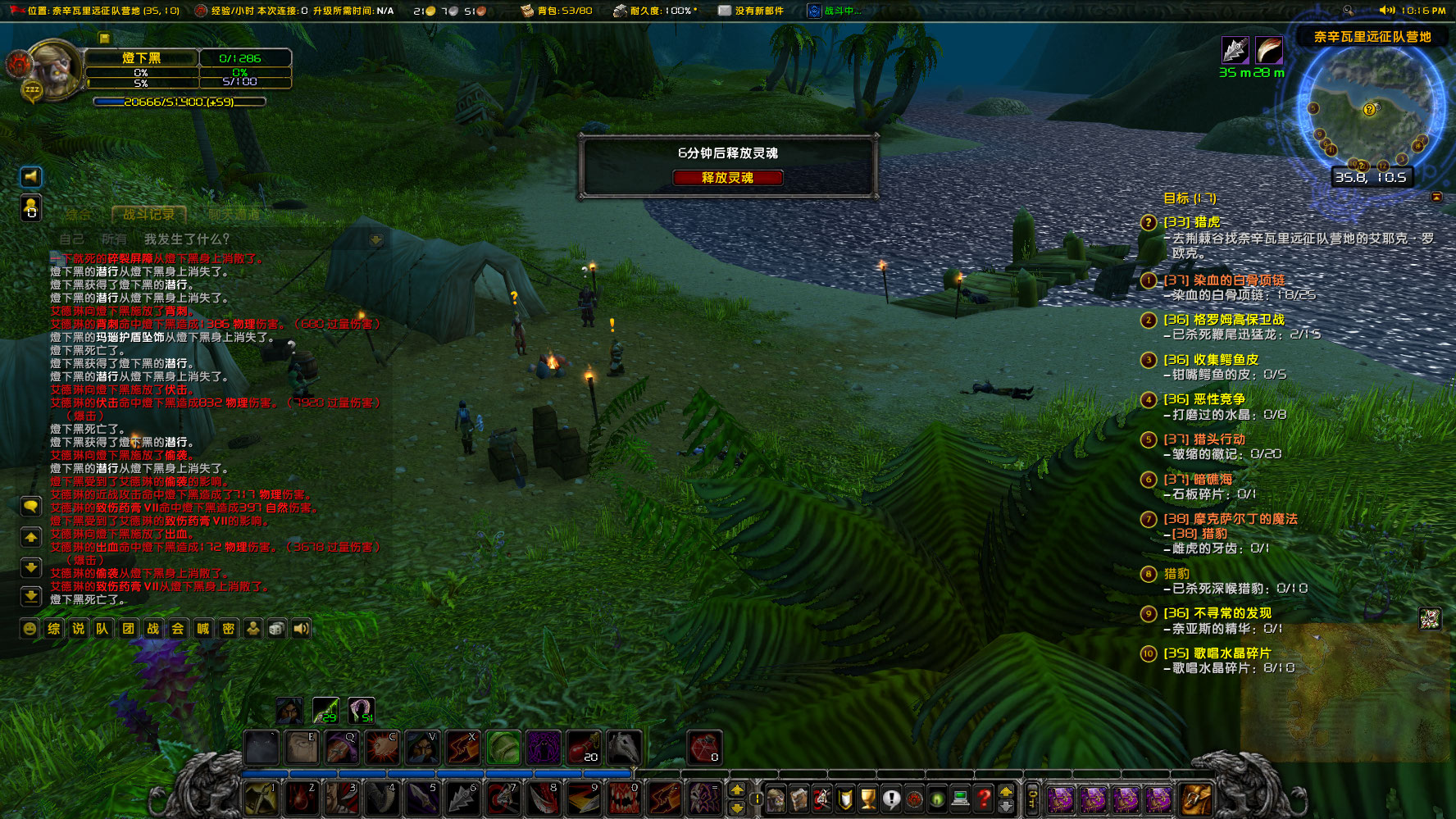
Task: Click the 密 whisper chat button
Action: [x=226, y=628]
